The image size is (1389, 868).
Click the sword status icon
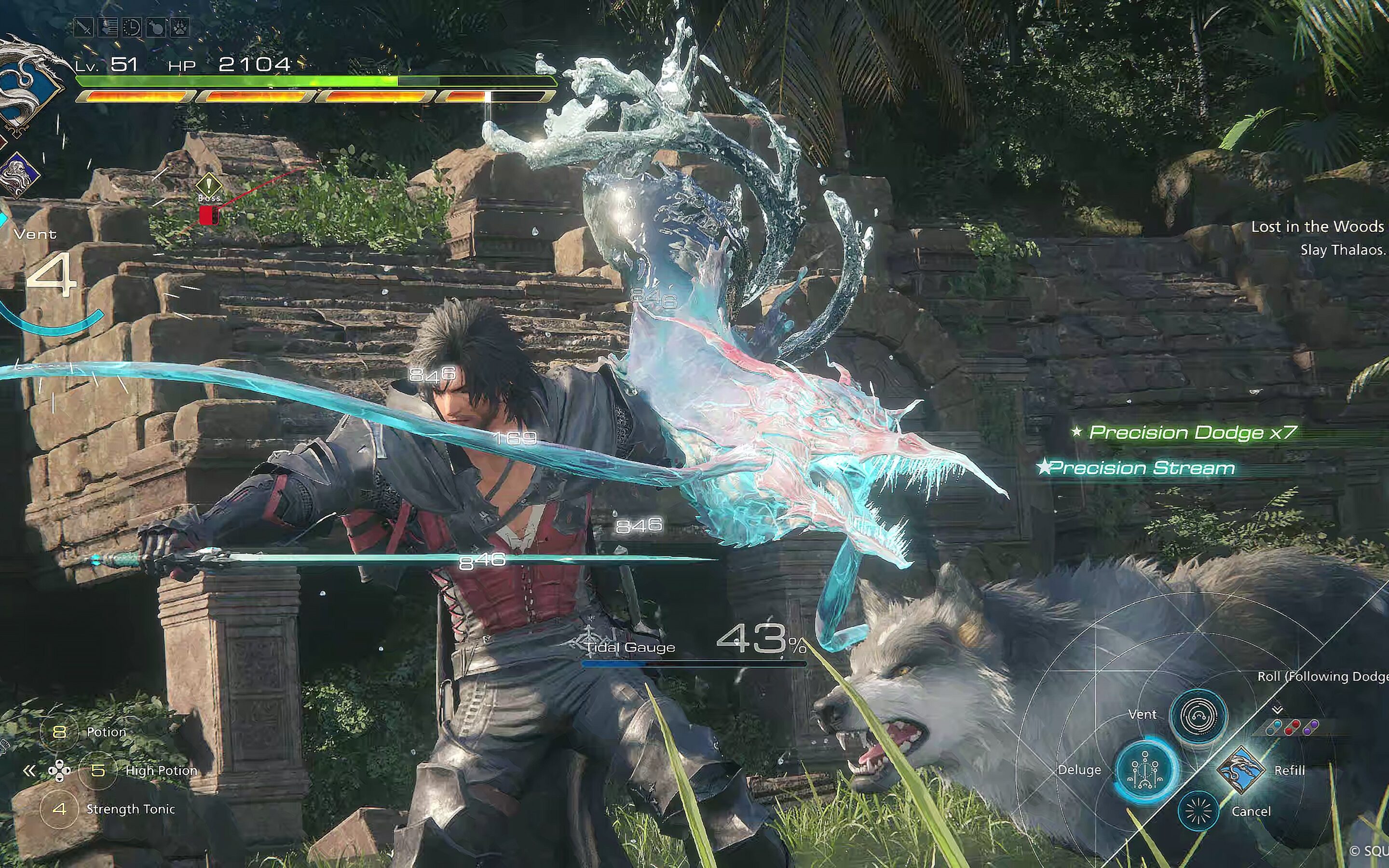(84, 27)
